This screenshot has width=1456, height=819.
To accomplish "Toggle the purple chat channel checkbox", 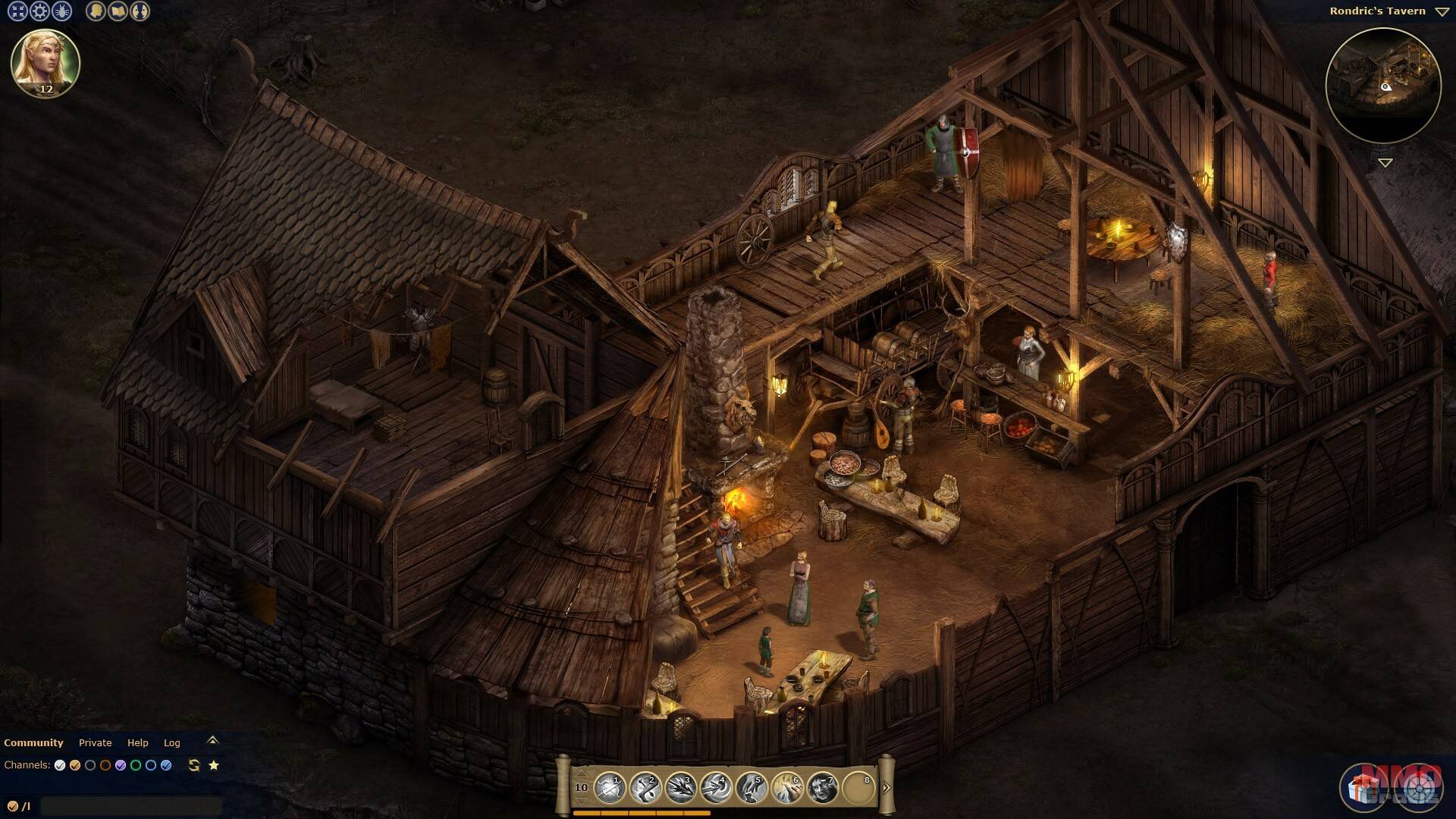I will coord(121,765).
